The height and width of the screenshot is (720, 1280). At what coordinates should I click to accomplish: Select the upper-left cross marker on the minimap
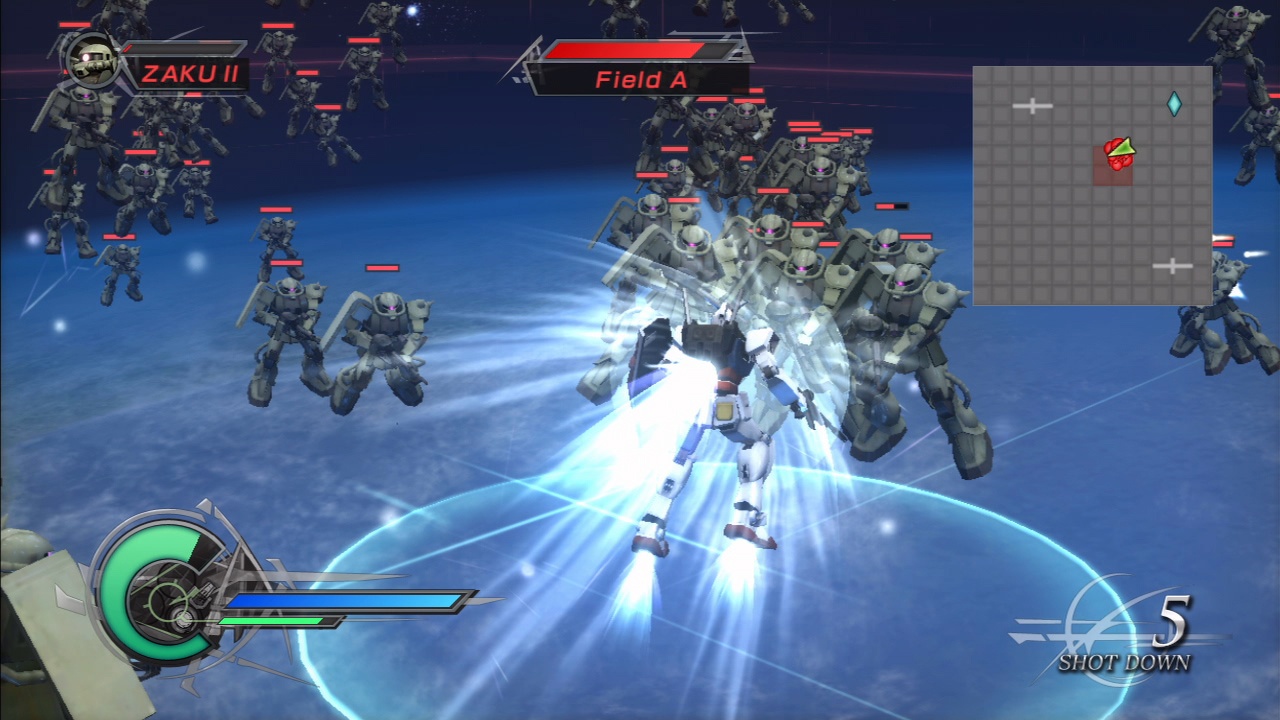(1032, 104)
